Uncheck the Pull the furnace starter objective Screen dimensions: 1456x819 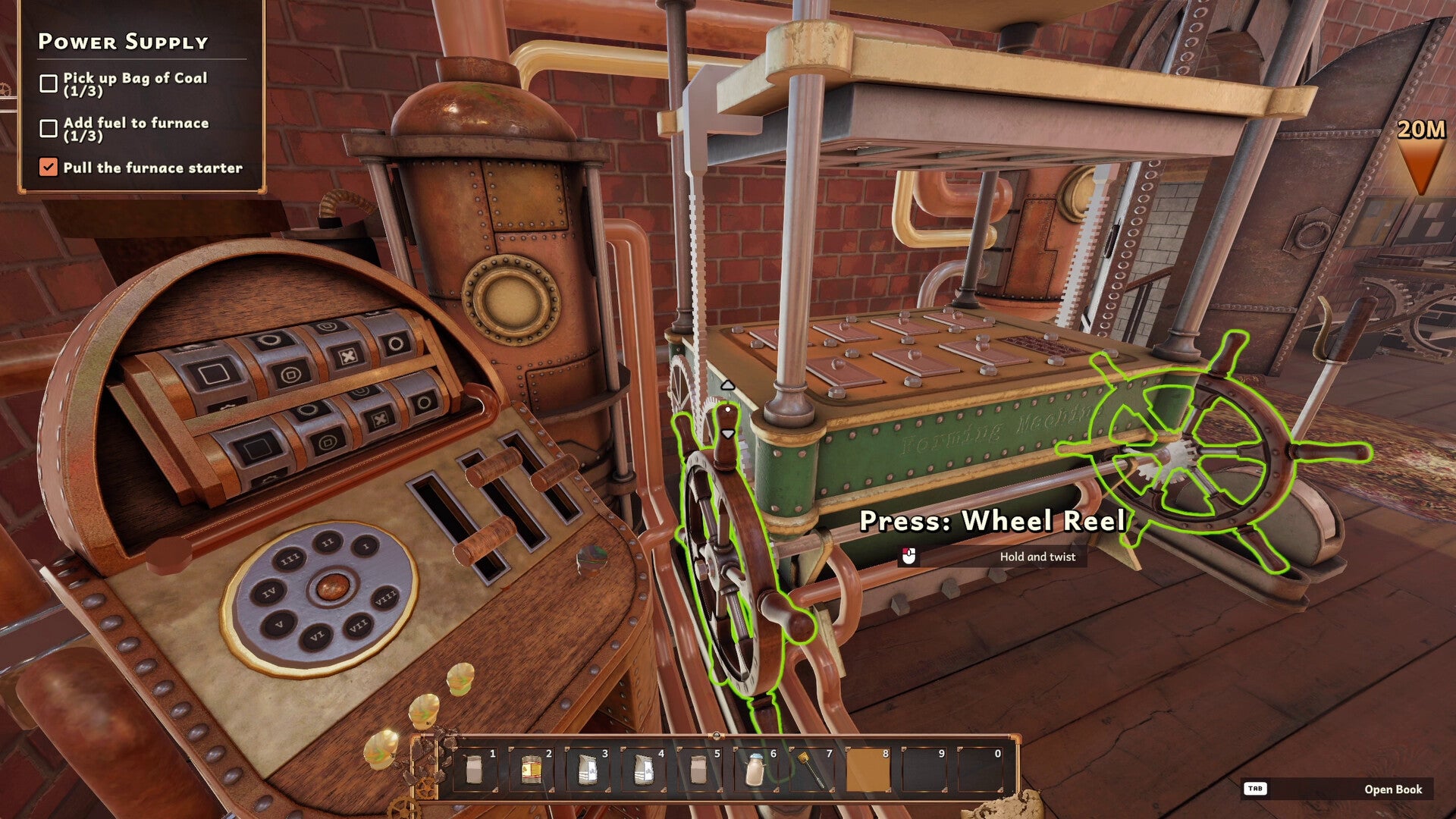(48, 168)
